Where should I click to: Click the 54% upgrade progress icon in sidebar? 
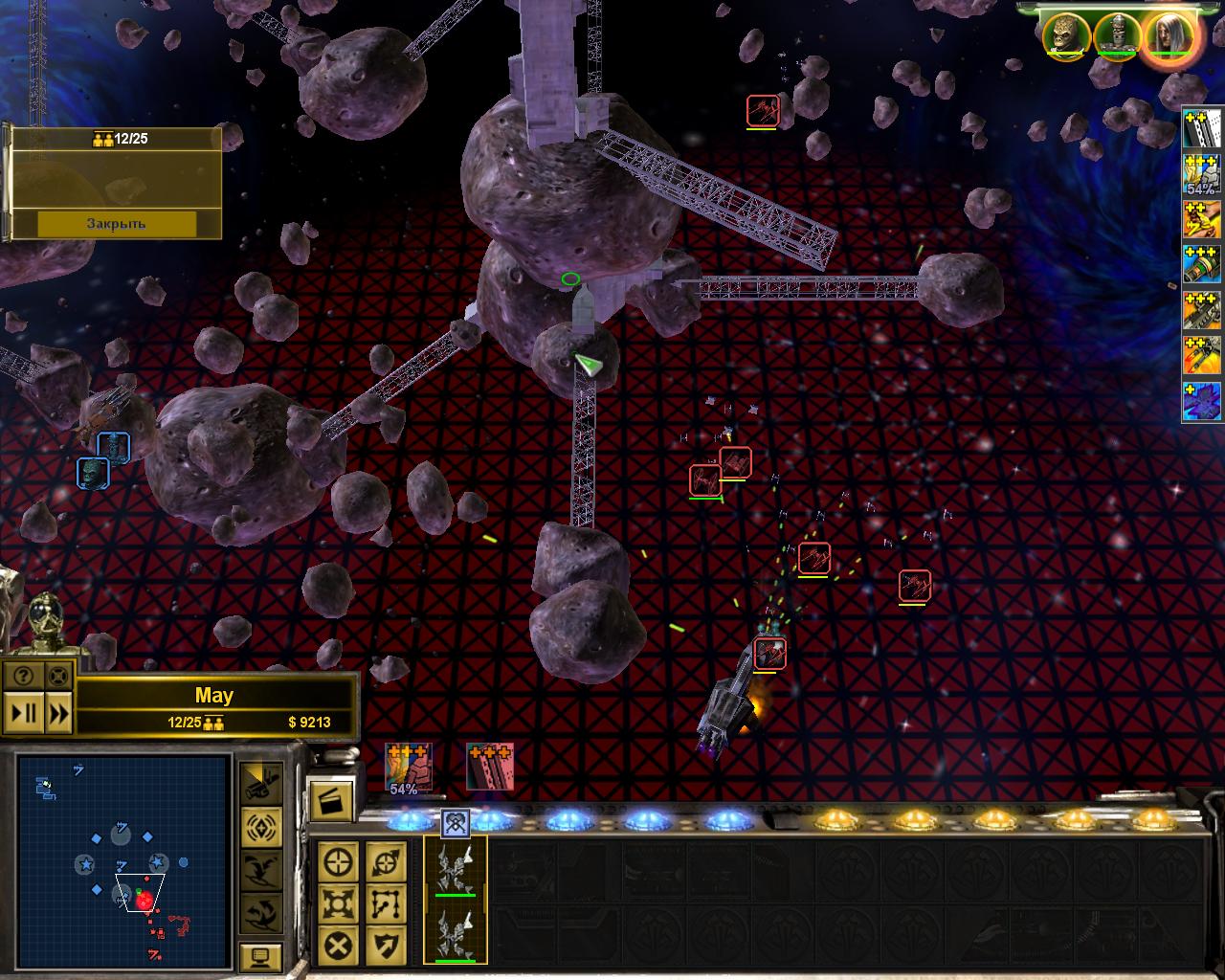click(x=1202, y=175)
